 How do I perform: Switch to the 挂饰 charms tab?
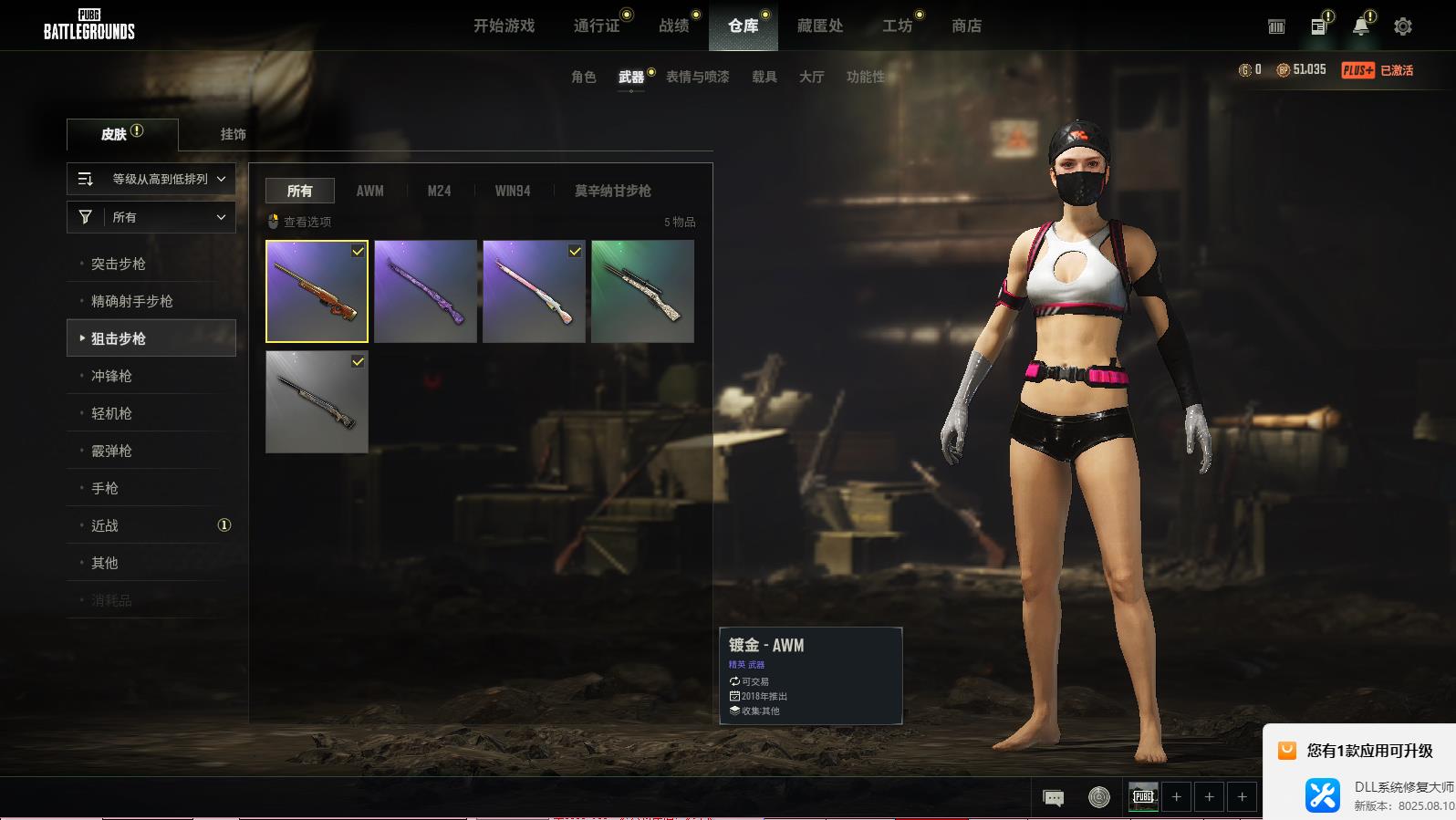(x=233, y=134)
